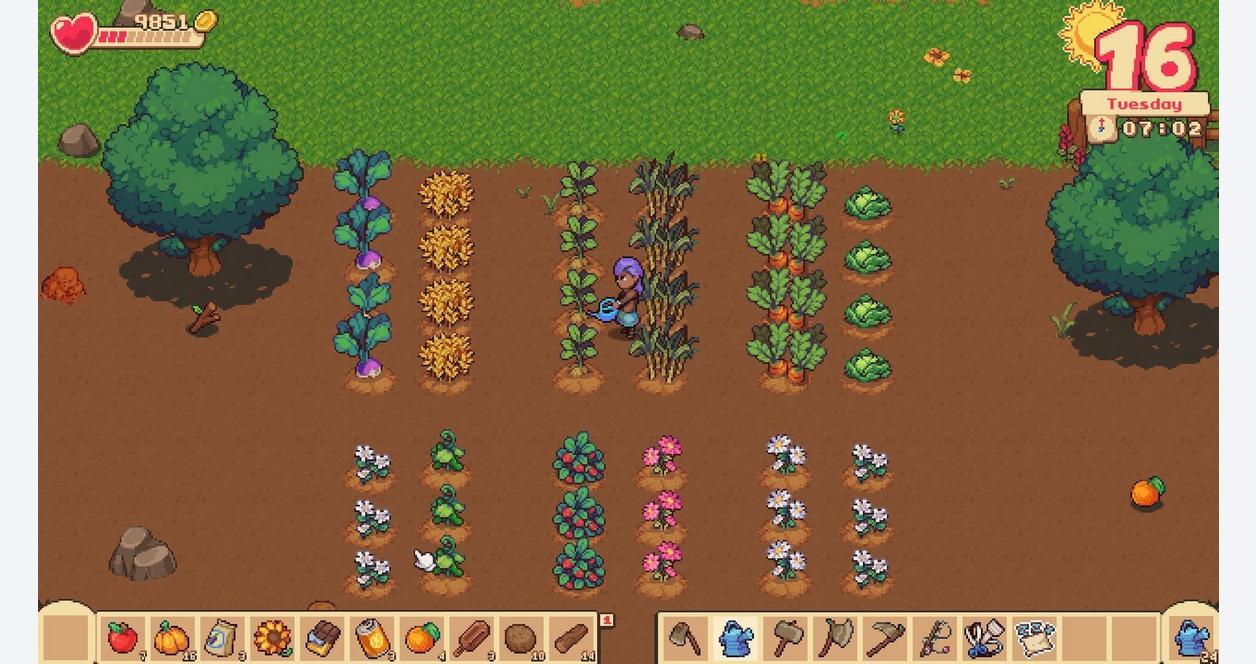
Task: Select the orange fruit in the hotbar
Action: pos(422,638)
